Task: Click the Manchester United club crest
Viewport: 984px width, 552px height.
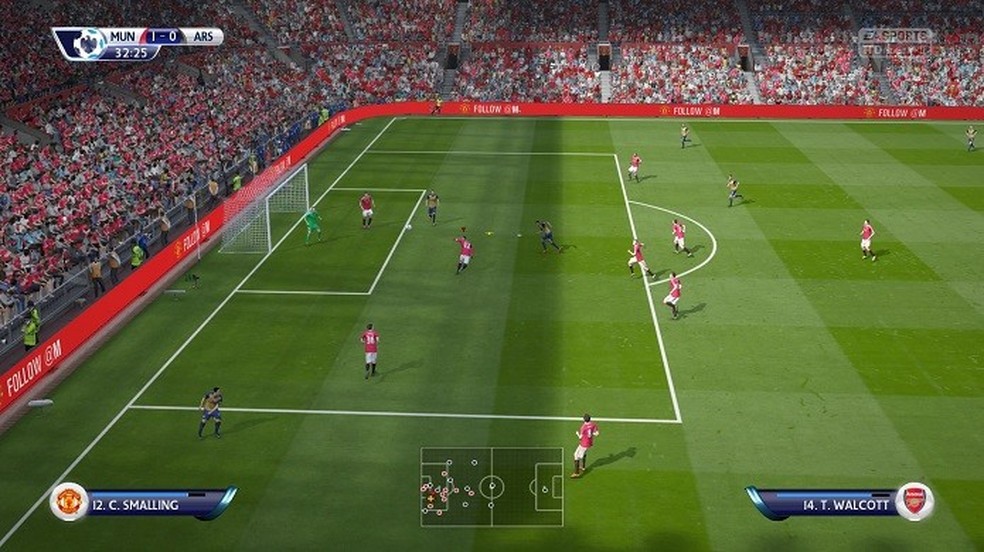Action: 69,501
